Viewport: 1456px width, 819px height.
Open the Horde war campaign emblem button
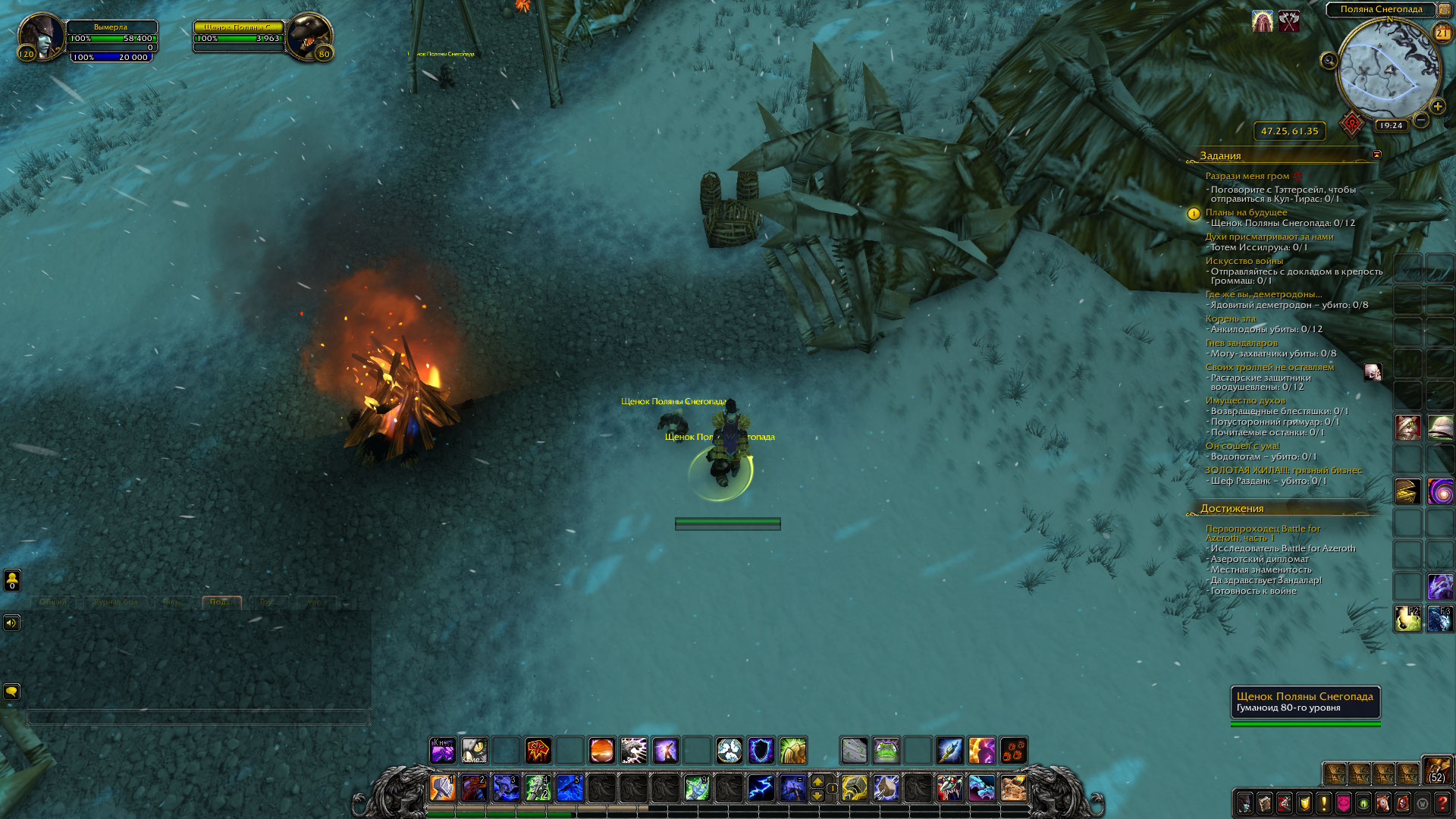(x=1351, y=123)
